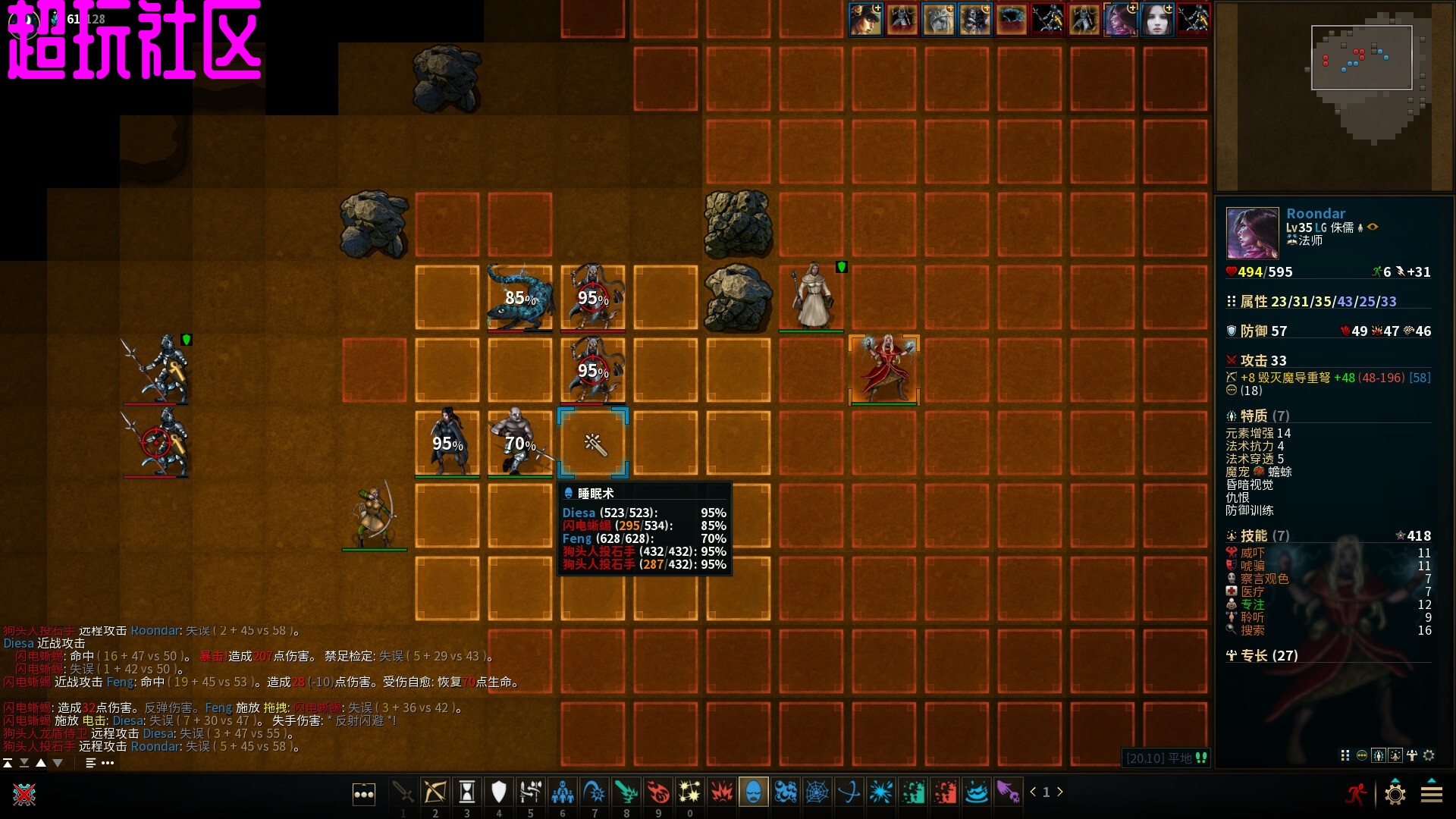Screen dimensions: 1456x819
Task: Select the spider web spell icon
Action: click(817, 792)
